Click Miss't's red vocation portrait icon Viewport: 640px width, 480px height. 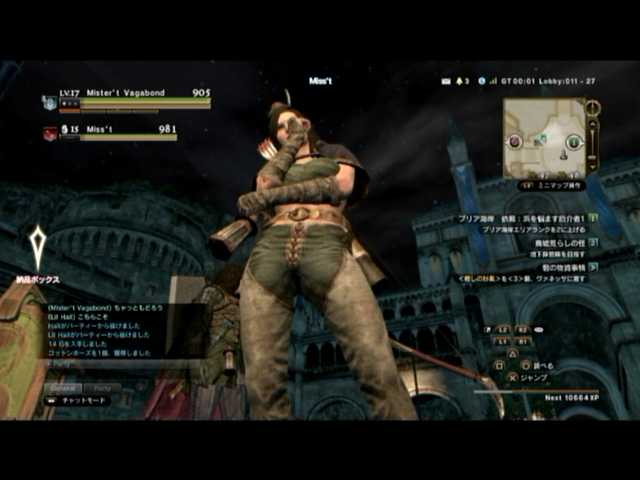pos(50,132)
